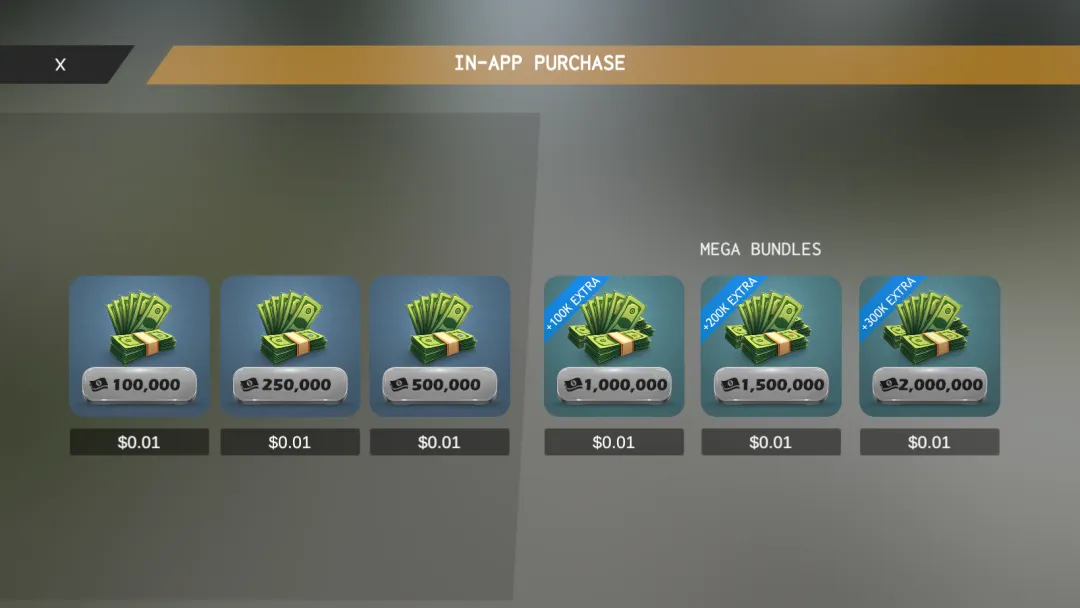1080x608 pixels.
Task: Pick the 2,000,000 mega bundle tile
Action: (929, 346)
